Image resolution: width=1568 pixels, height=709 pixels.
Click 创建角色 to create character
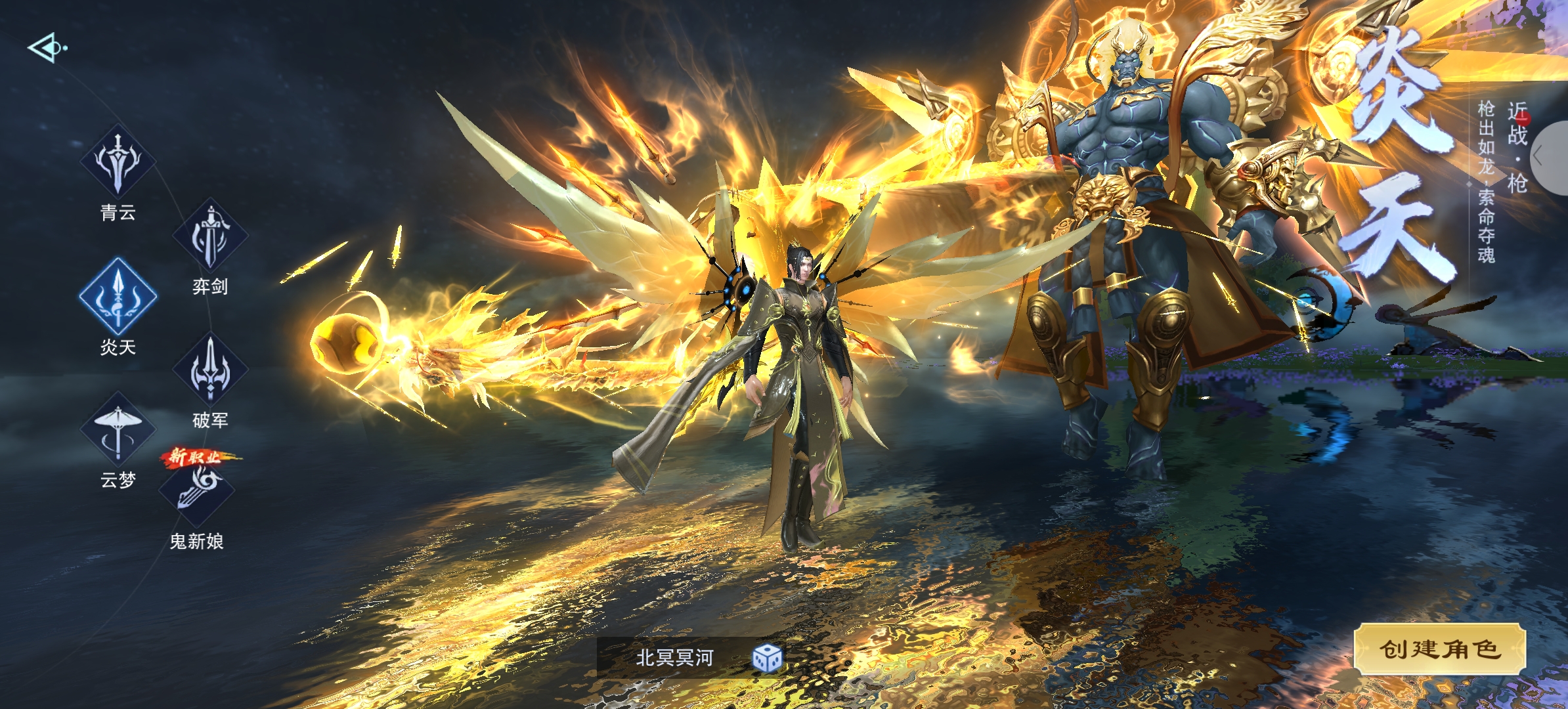coord(1439,649)
